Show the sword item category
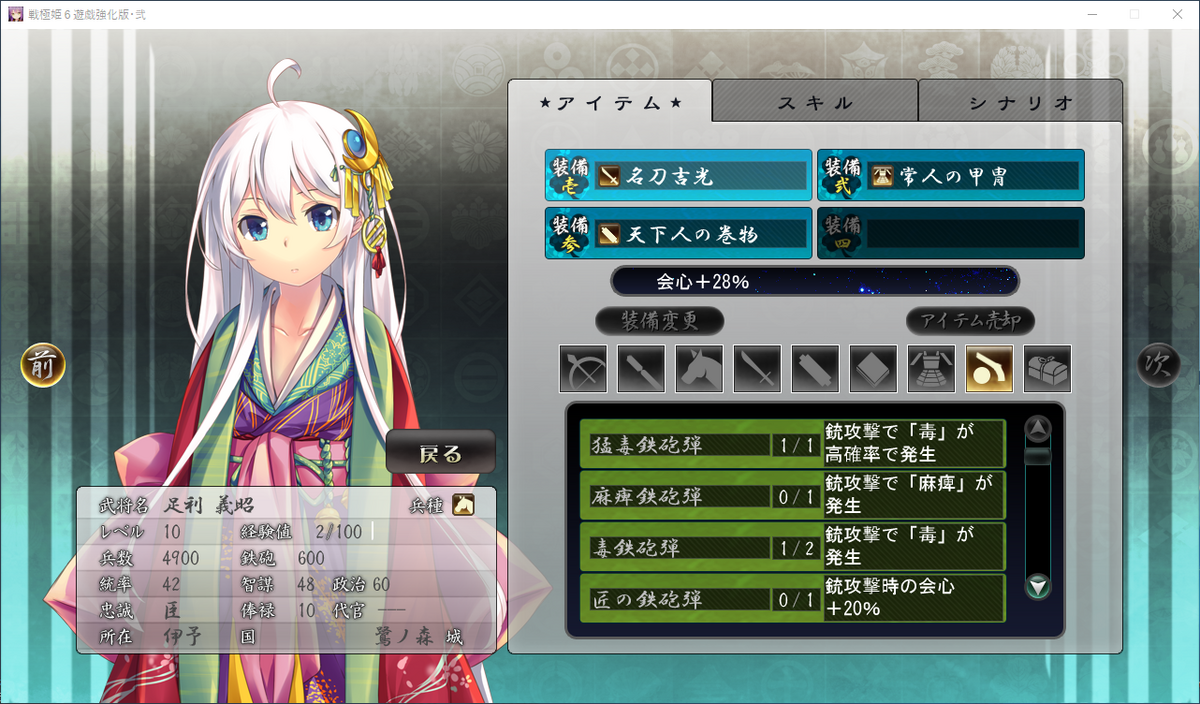Viewport: 1200px width, 704px height. 757,368
